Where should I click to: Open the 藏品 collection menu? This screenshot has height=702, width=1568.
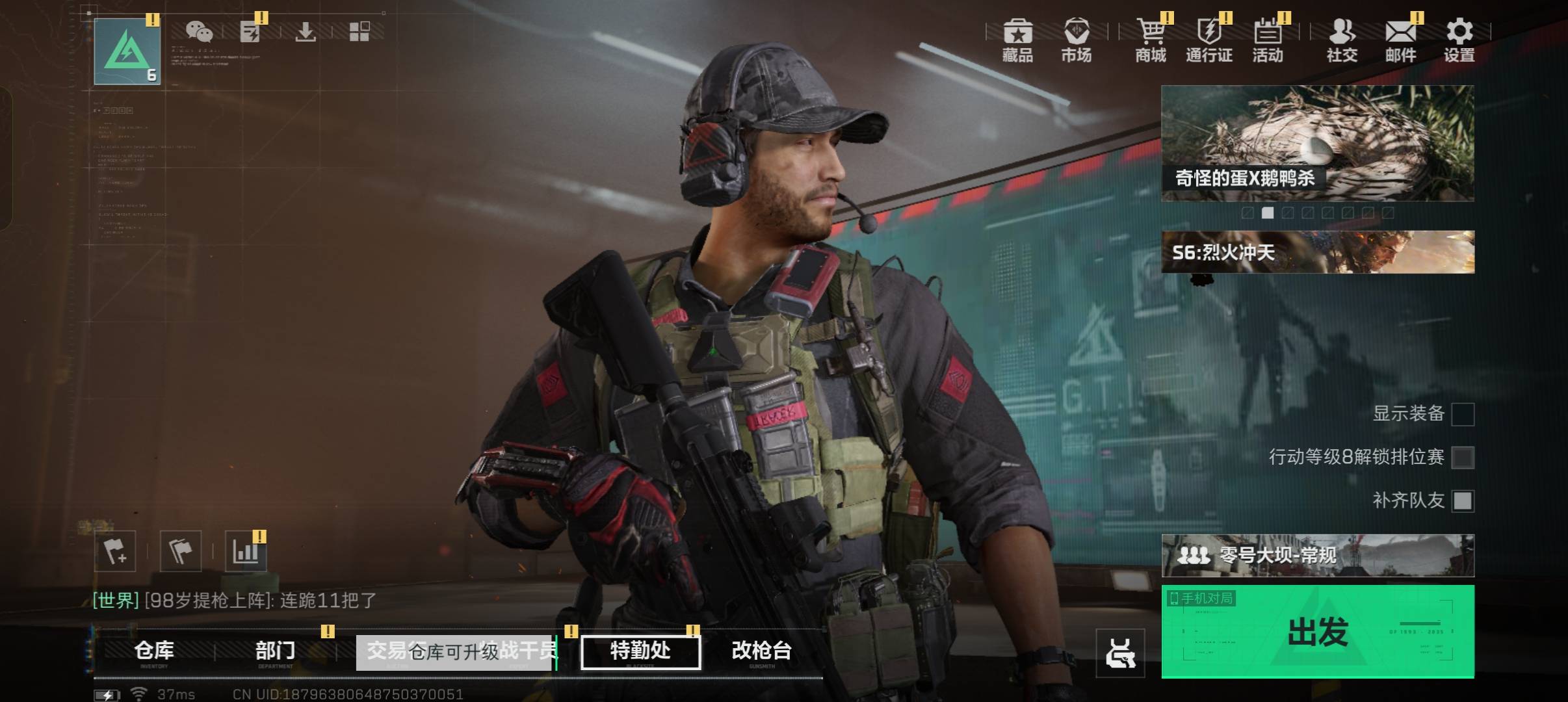coord(1017,40)
